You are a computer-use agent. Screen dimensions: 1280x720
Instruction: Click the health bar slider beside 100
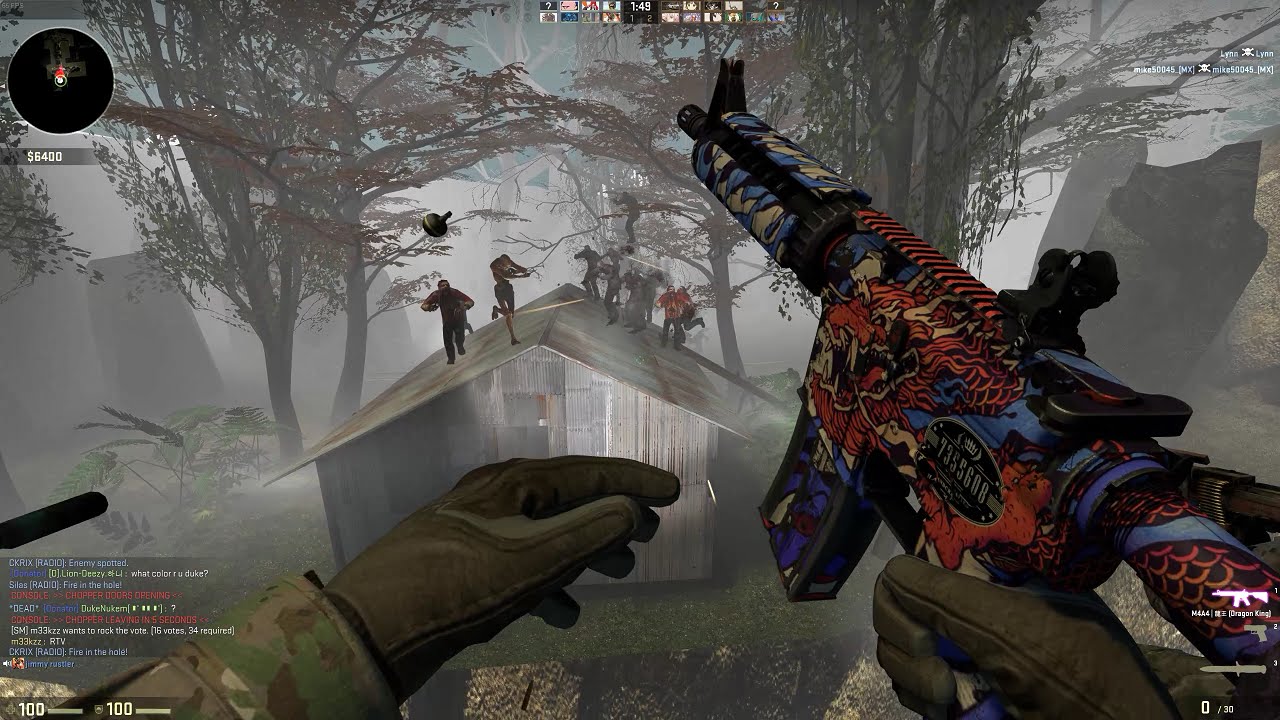coord(64,710)
